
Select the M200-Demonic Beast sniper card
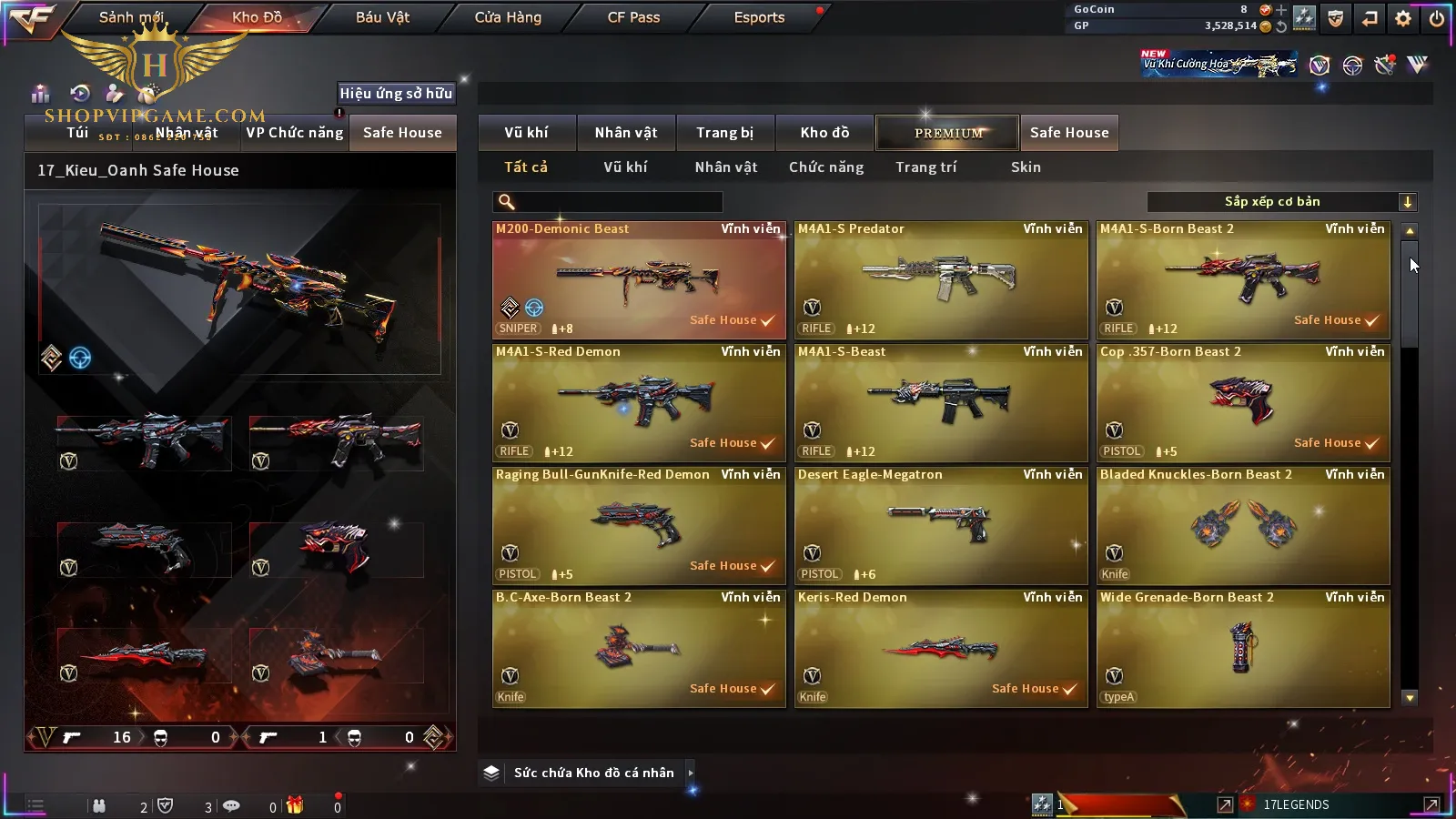pyautogui.click(x=639, y=280)
